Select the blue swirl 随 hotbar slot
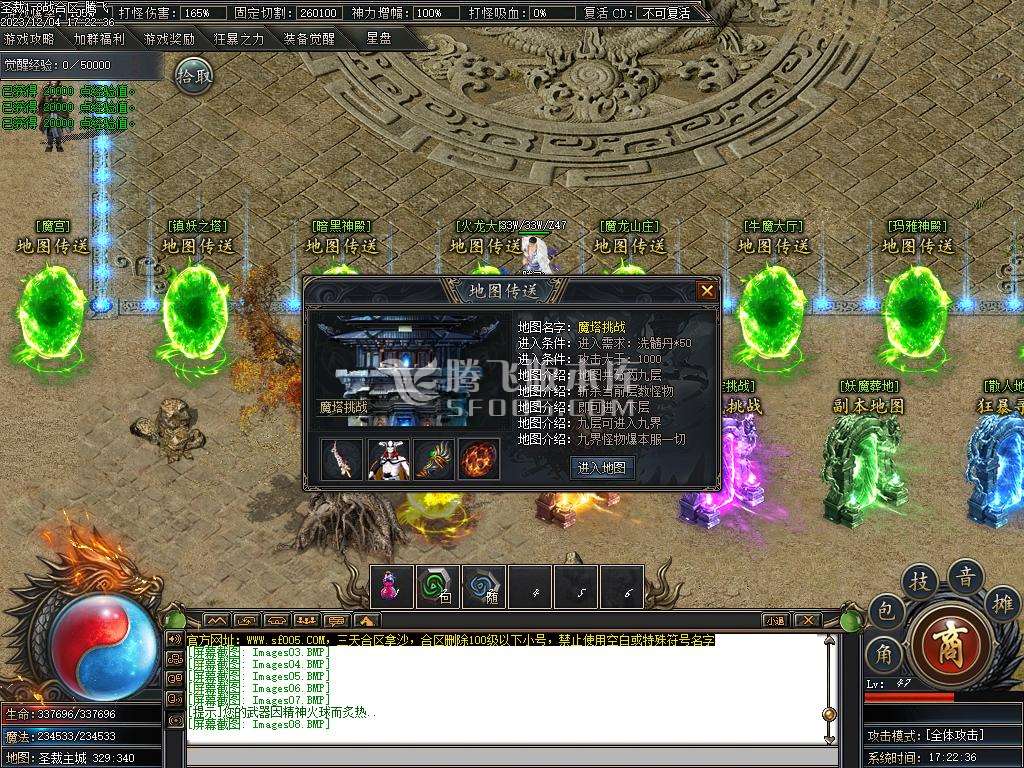 pos(485,587)
